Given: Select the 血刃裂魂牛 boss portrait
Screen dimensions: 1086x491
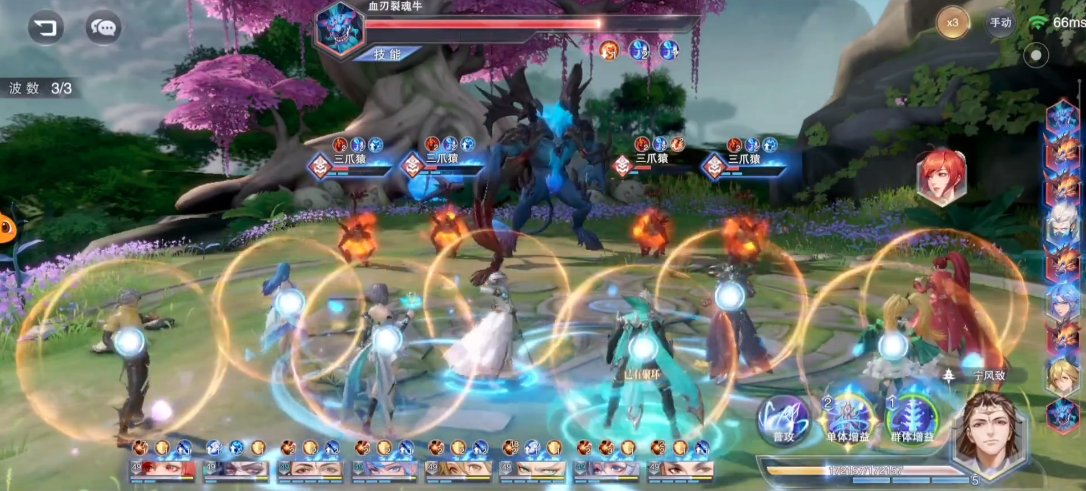Looking at the screenshot, I should [337, 30].
